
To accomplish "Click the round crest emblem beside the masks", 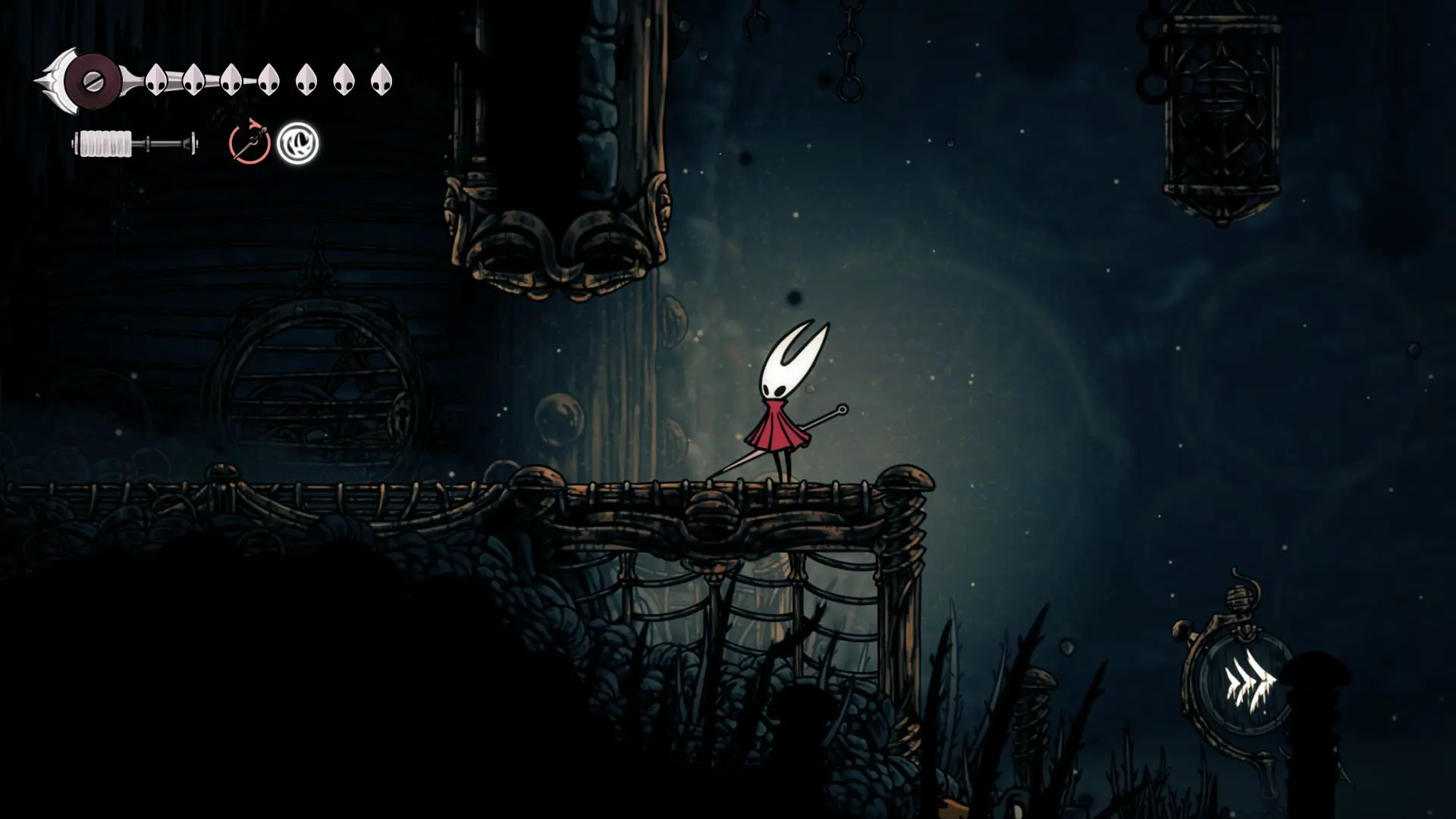I will pyautogui.click(x=91, y=80).
